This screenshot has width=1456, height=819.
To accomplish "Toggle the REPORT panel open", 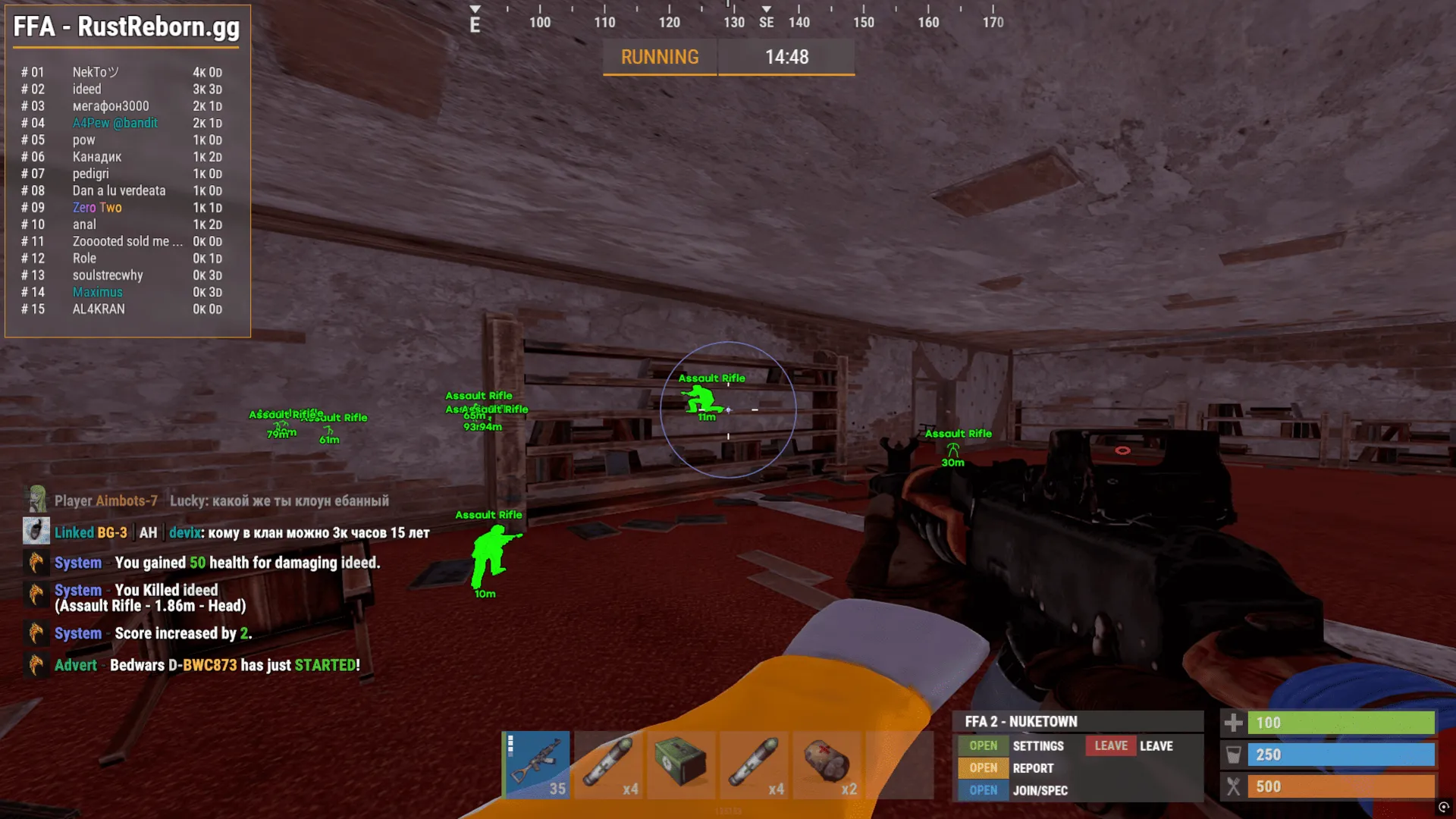I will tap(982, 768).
